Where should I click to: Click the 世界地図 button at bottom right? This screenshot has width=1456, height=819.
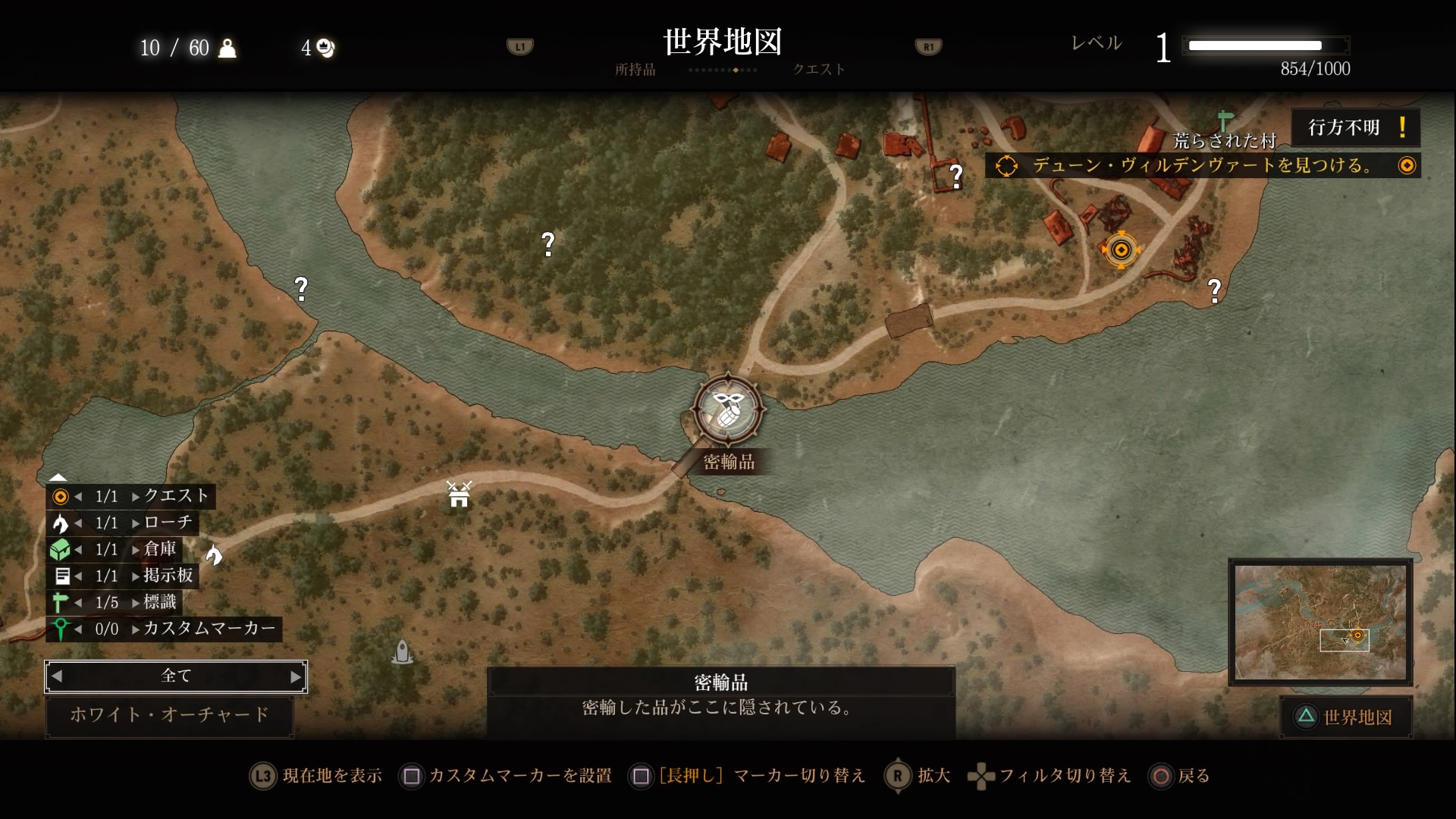[1346, 717]
